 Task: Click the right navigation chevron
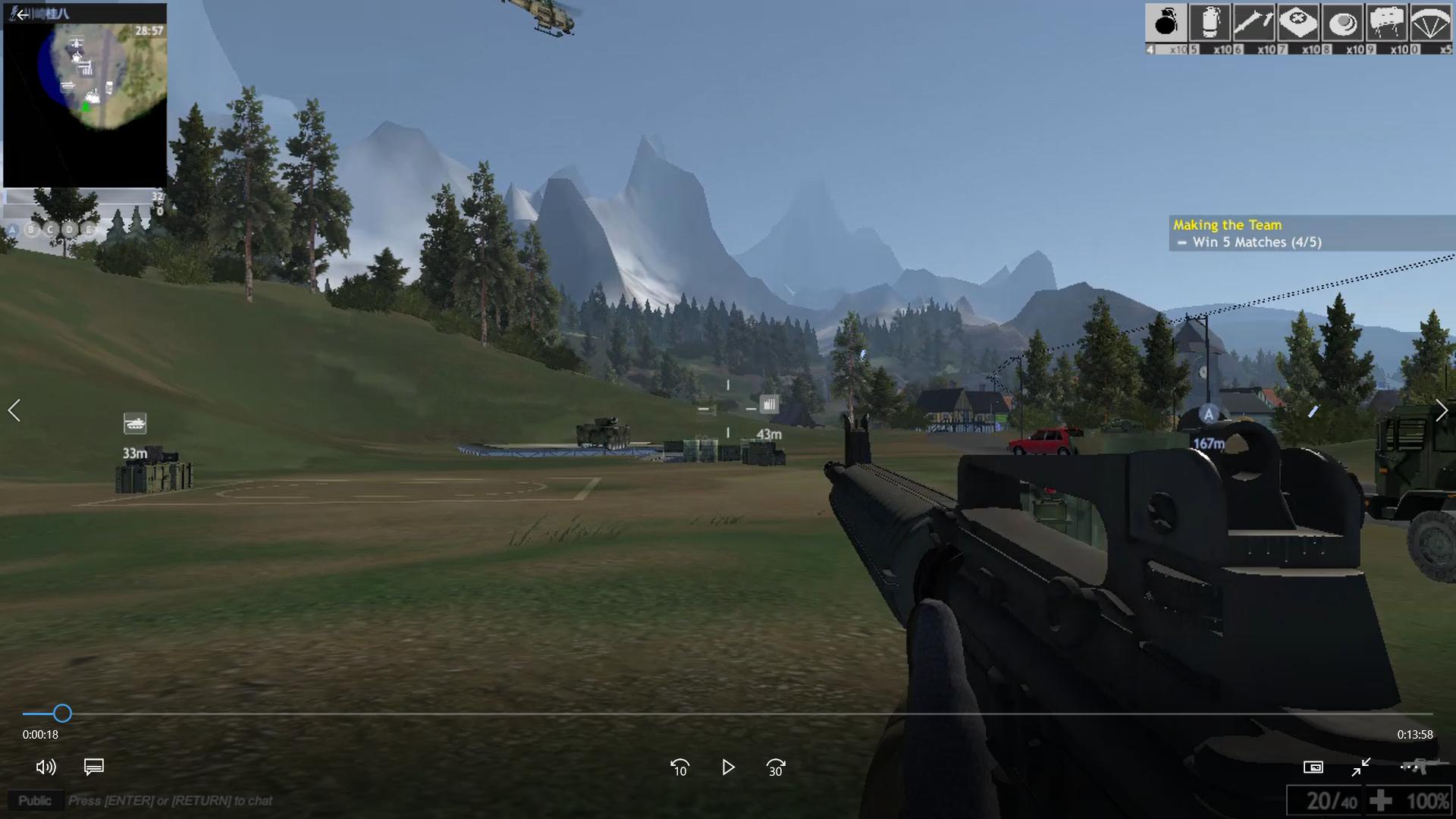click(x=1442, y=410)
